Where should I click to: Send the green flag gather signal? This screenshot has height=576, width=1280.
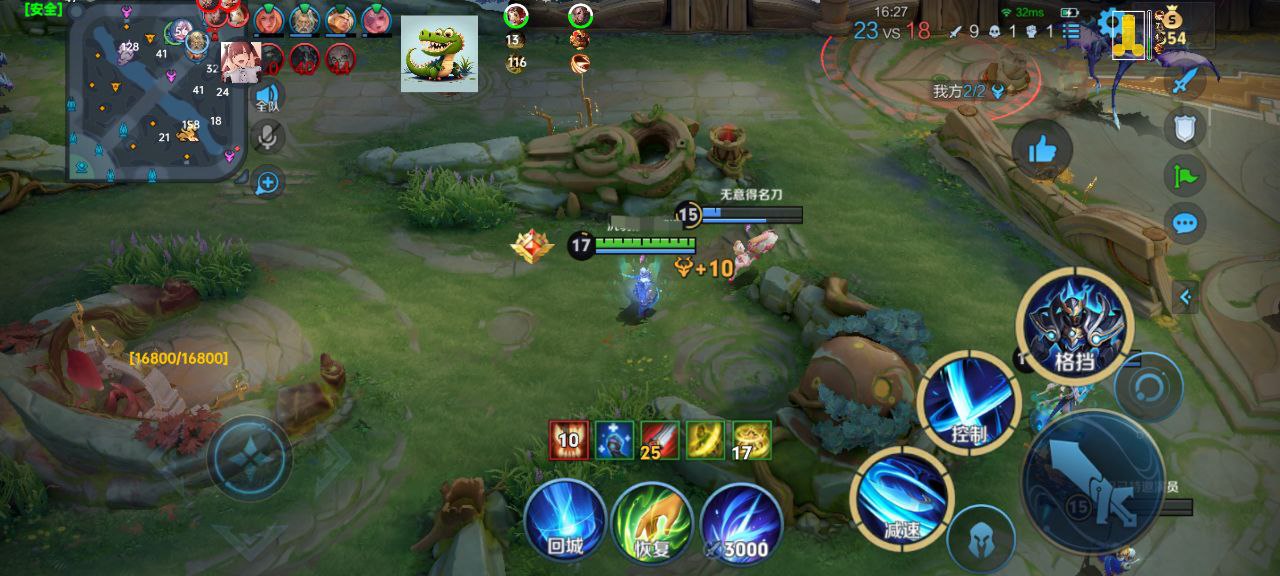(x=1185, y=176)
